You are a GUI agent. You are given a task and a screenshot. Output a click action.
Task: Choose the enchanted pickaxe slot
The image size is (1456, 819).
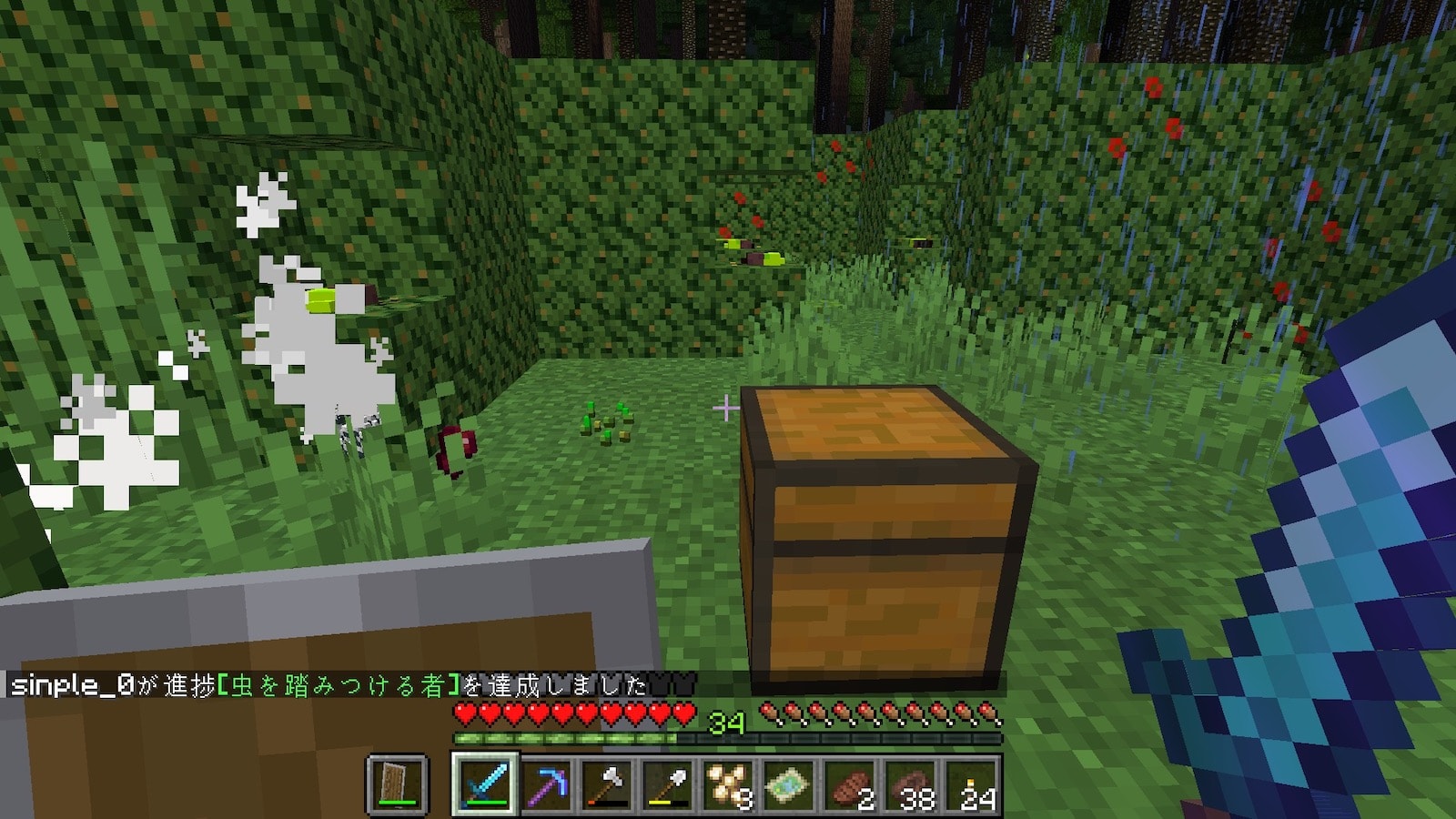[546, 784]
